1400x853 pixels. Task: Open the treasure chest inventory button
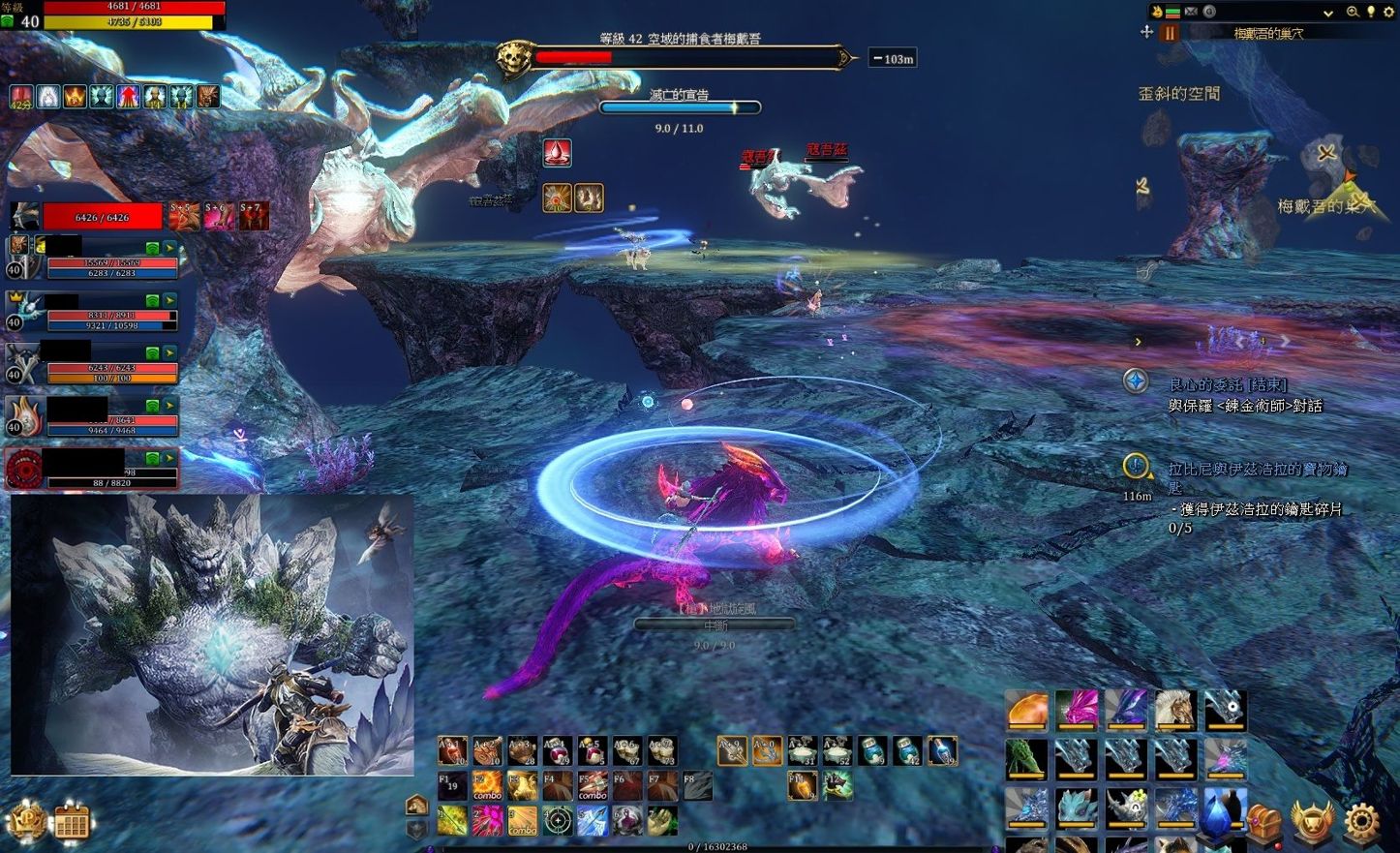[1263, 822]
